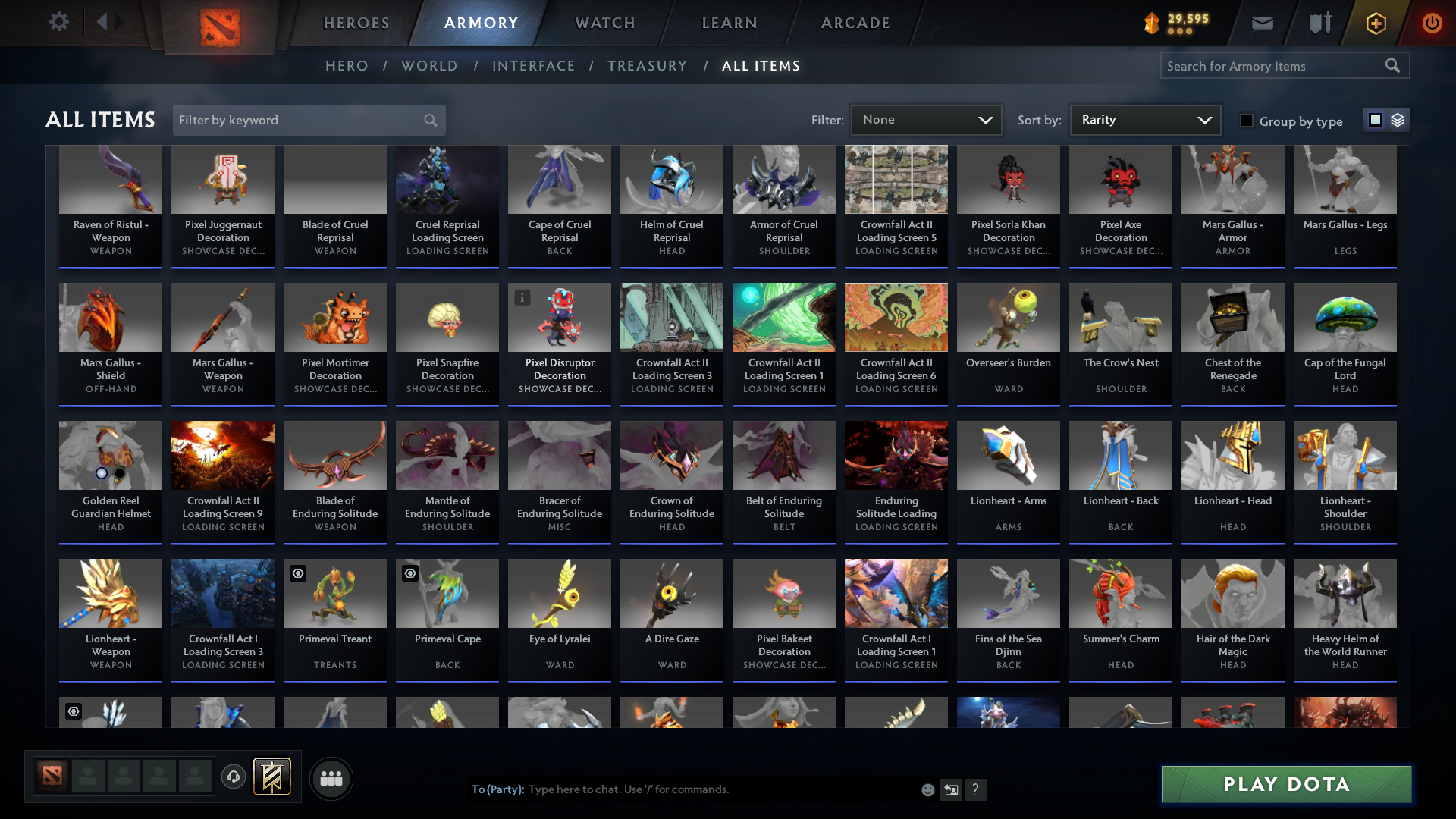The image size is (1456, 819).
Task: Toggle the Group by type checkbox
Action: [1247, 121]
